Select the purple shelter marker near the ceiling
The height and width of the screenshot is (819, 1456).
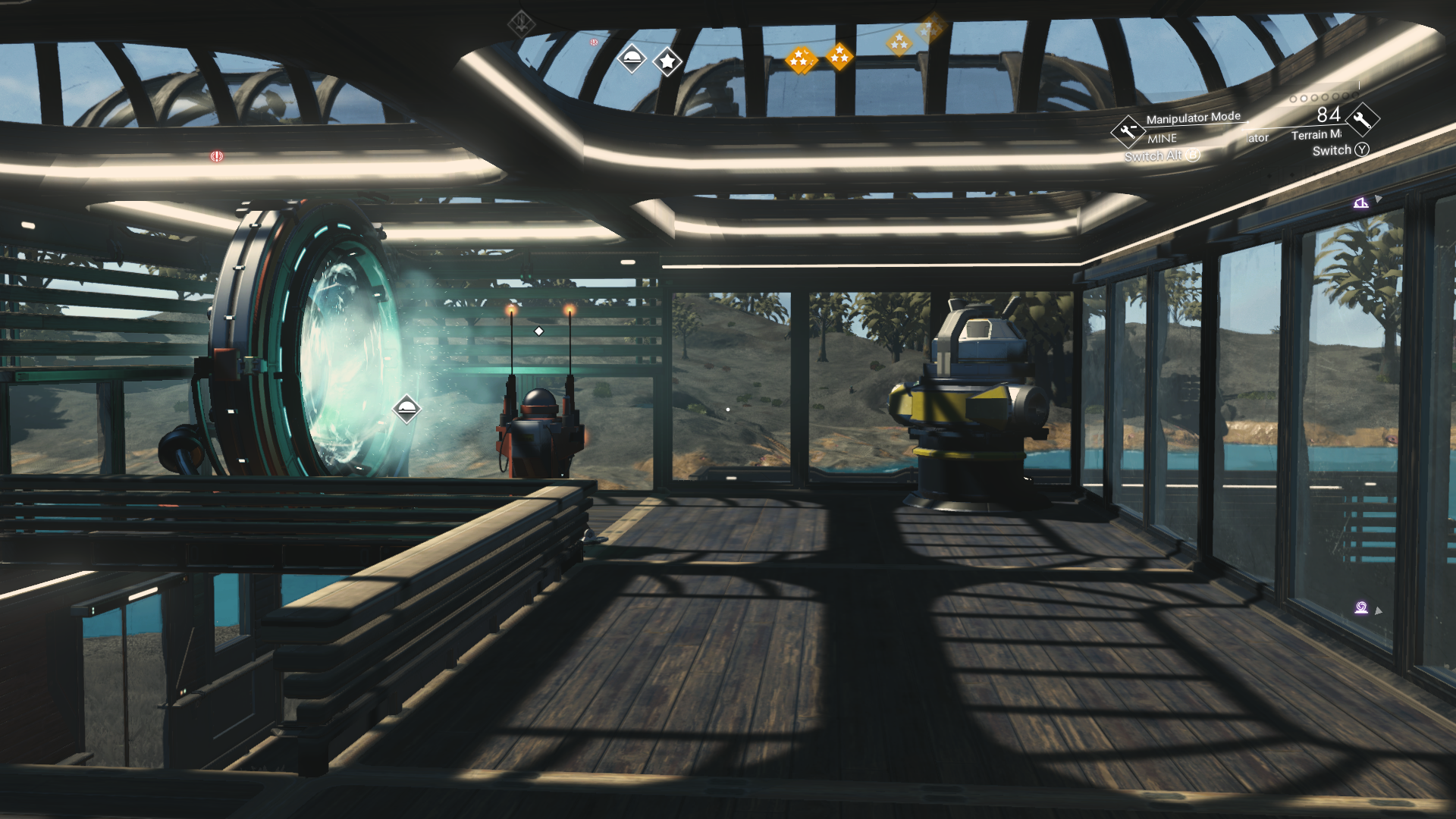click(1361, 203)
